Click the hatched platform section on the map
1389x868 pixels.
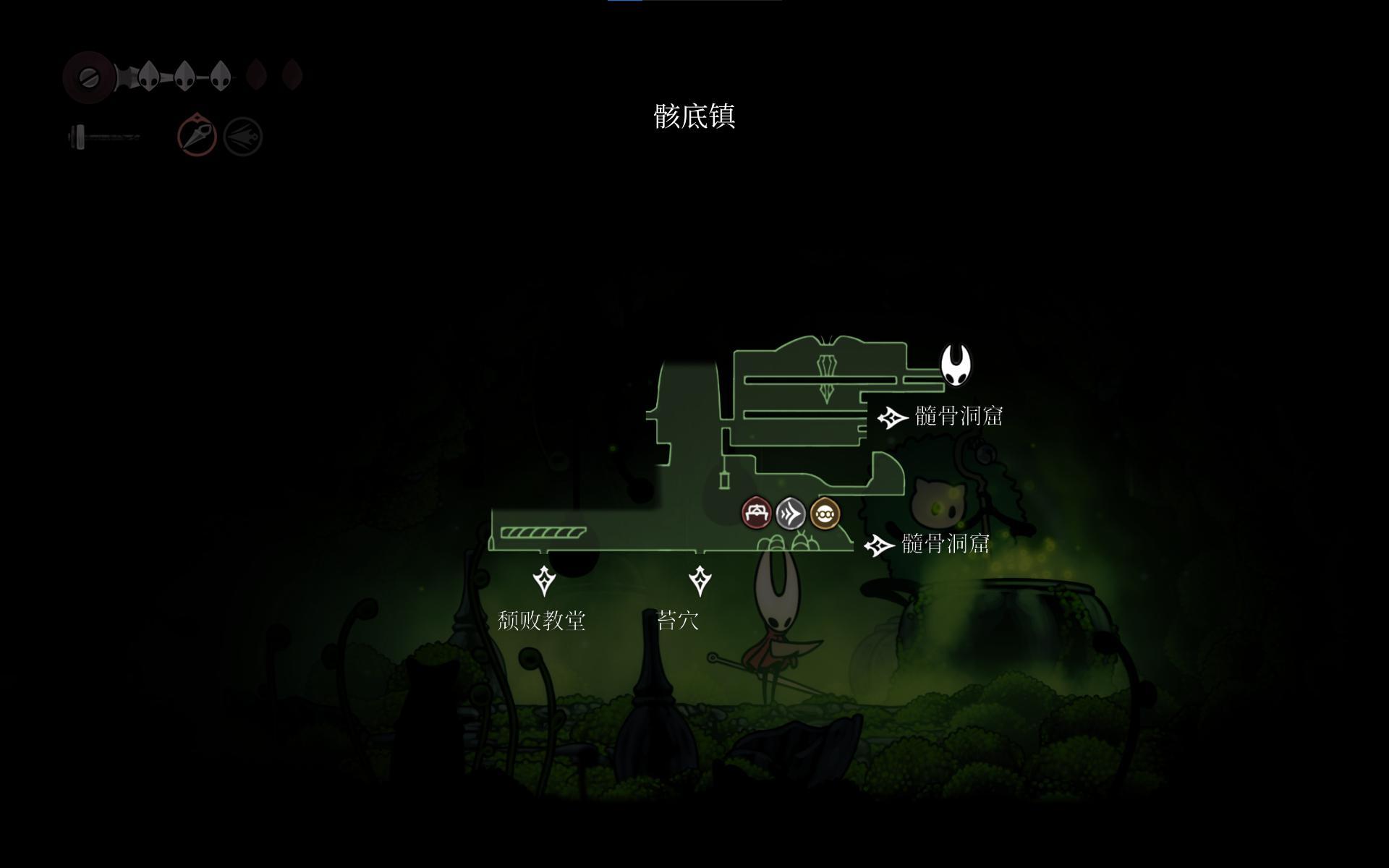[543, 533]
